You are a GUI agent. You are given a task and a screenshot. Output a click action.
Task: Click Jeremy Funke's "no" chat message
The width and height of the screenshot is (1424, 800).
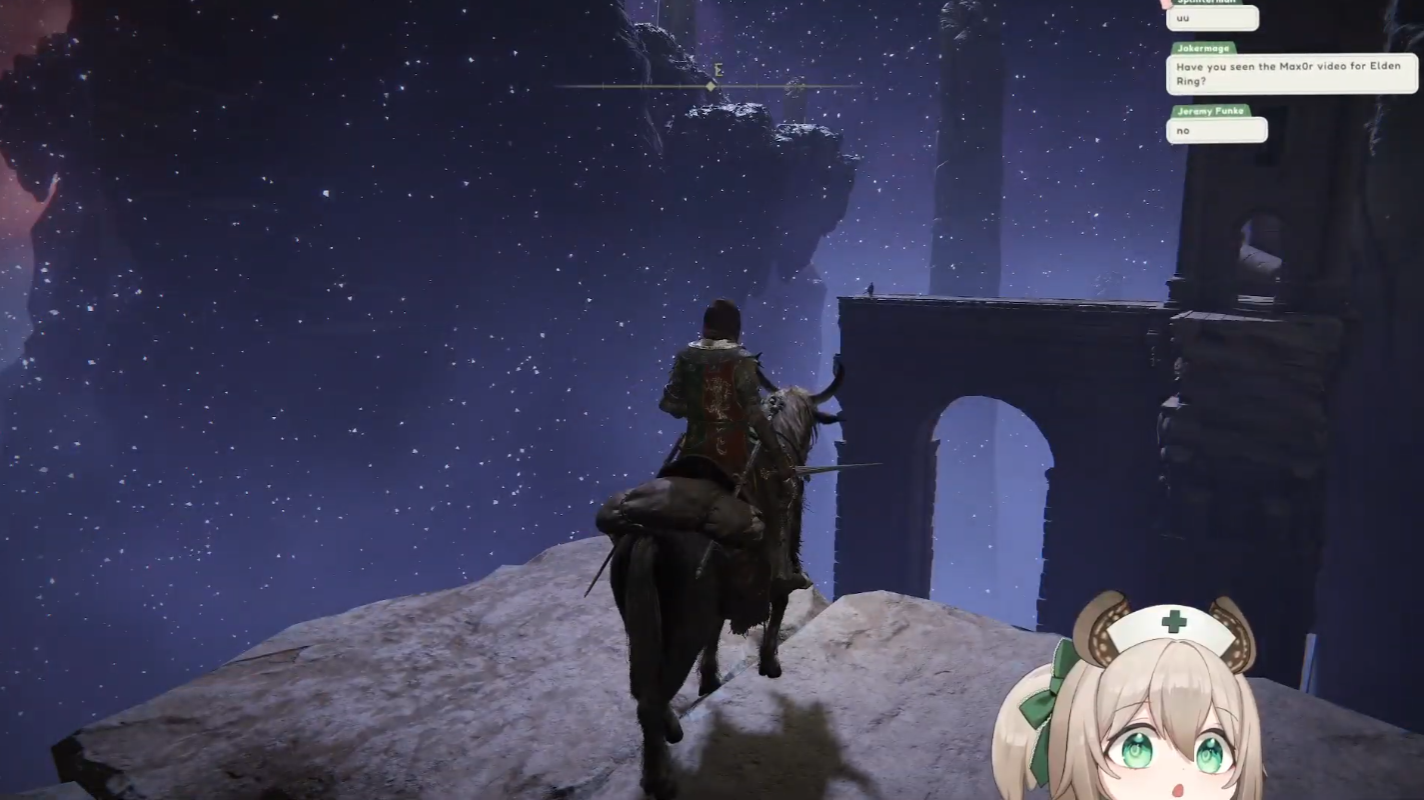pyautogui.click(x=1216, y=130)
